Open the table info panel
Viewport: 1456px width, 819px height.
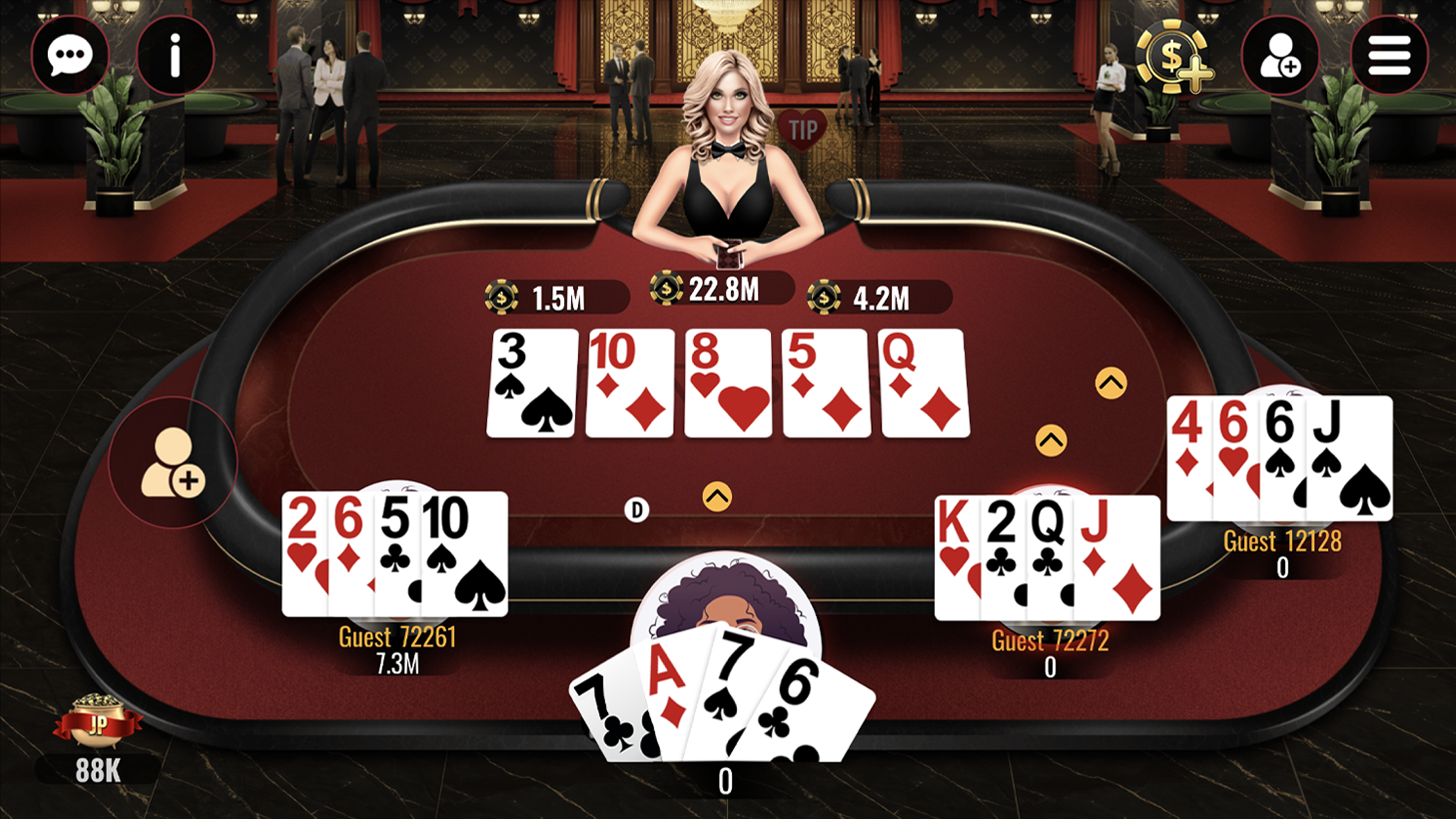click(175, 56)
